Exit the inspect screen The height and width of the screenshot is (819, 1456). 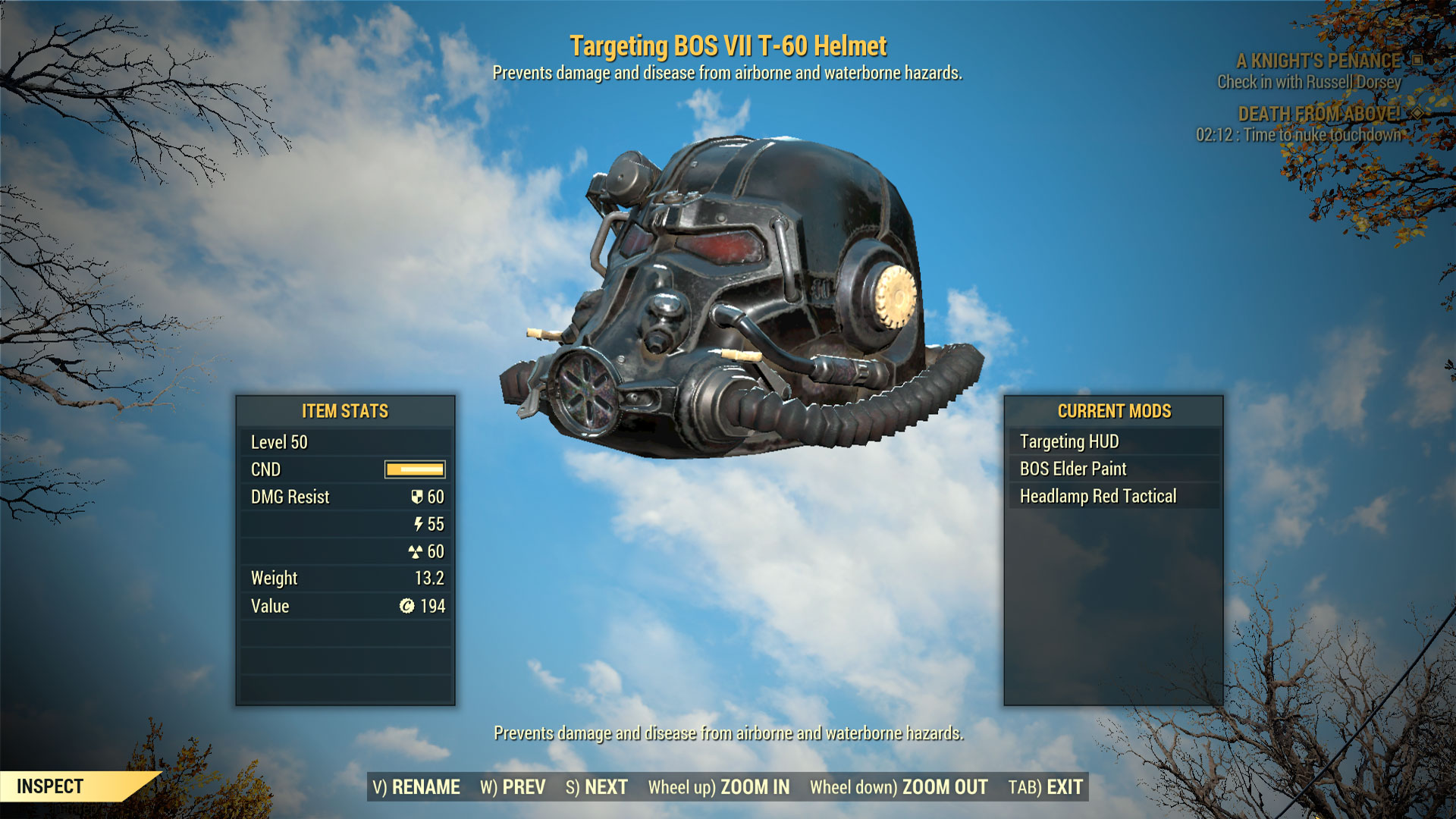[x=1045, y=787]
